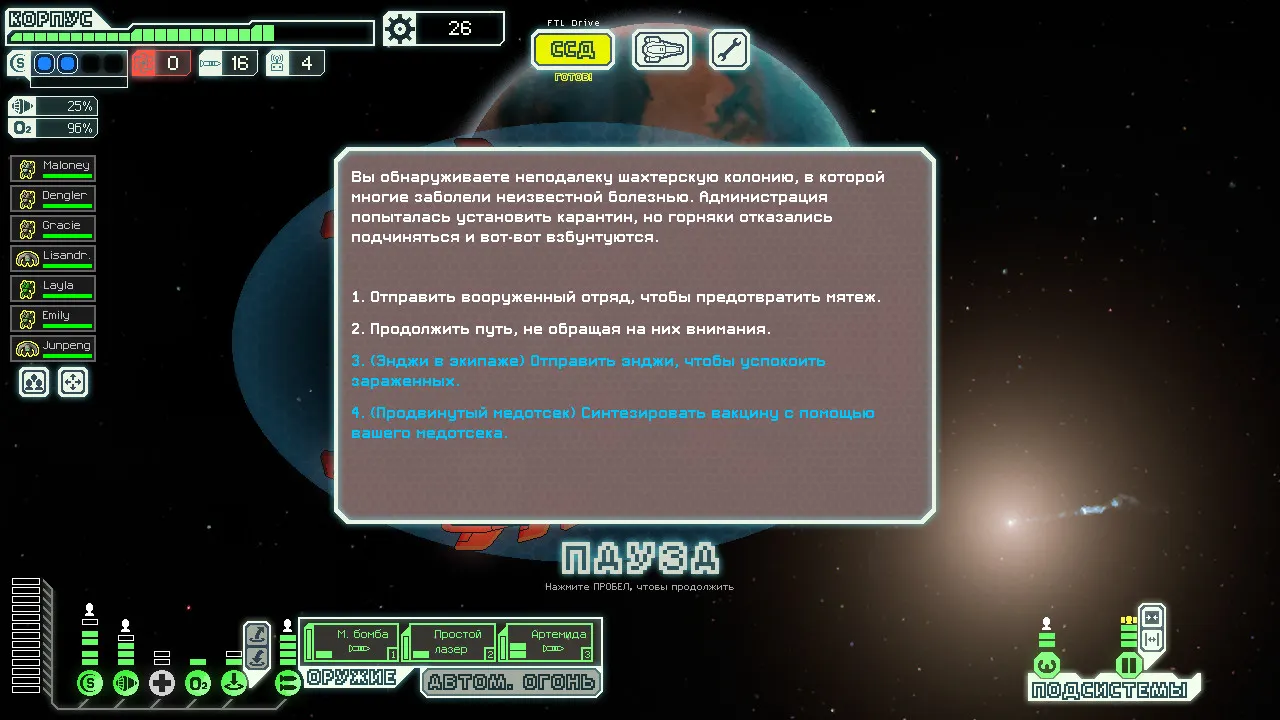Click the crew positions icon under crew list
Viewport: 1280px width, 720px height.
(x=34, y=382)
